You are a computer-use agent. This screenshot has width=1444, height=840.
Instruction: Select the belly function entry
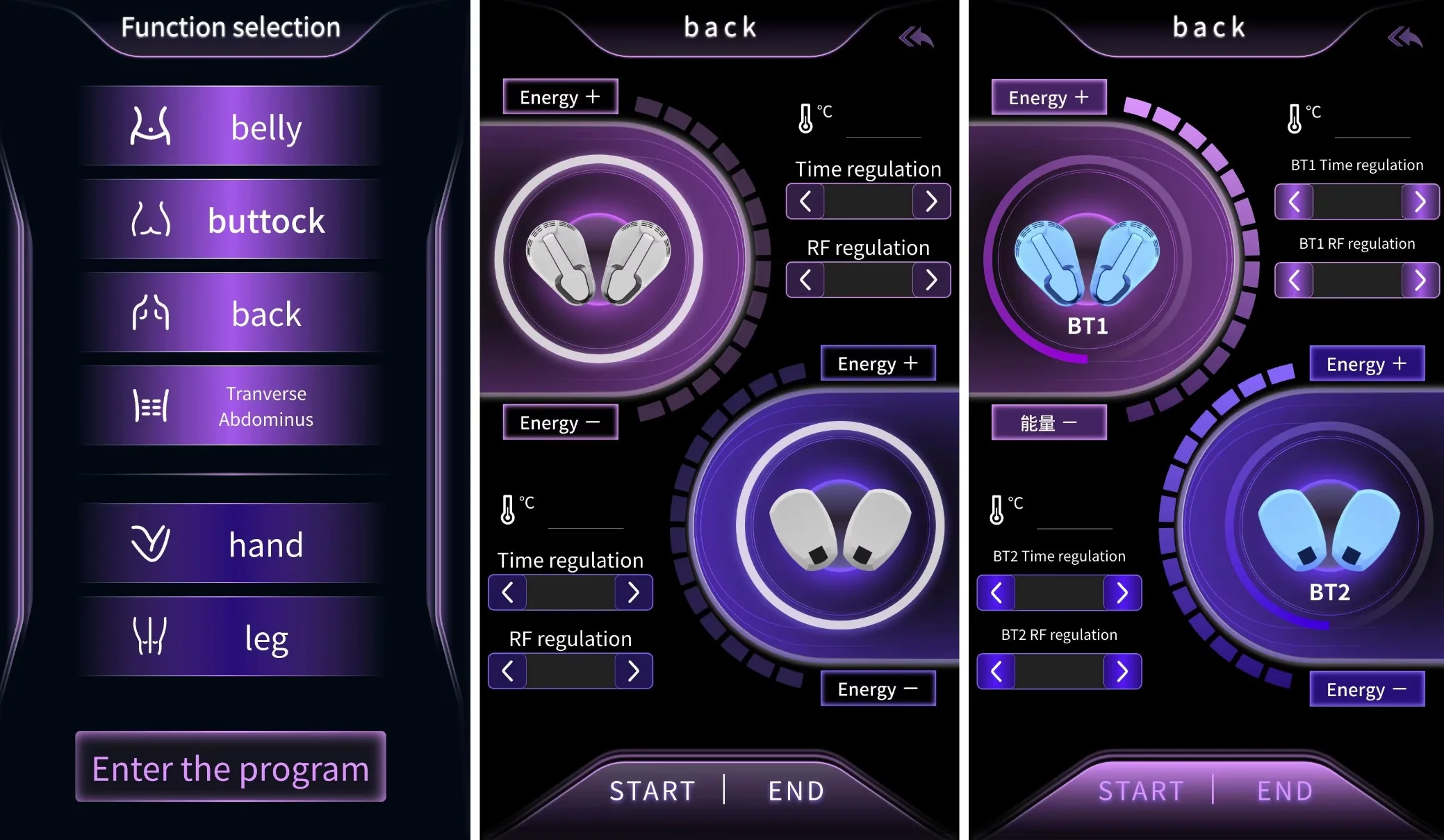tap(231, 126)
